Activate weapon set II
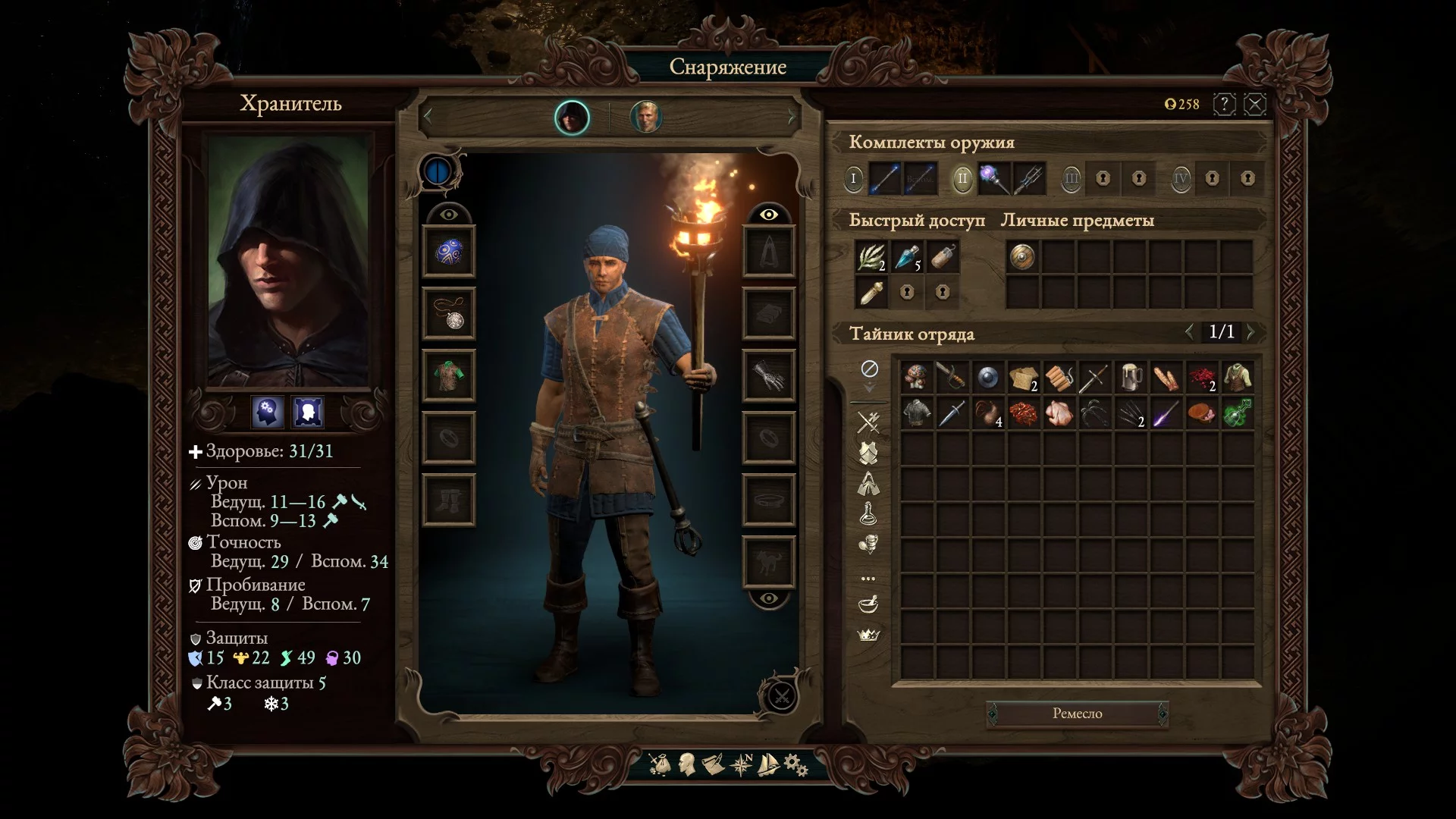Screen dimensions: 1456x819 coord(962,179)
